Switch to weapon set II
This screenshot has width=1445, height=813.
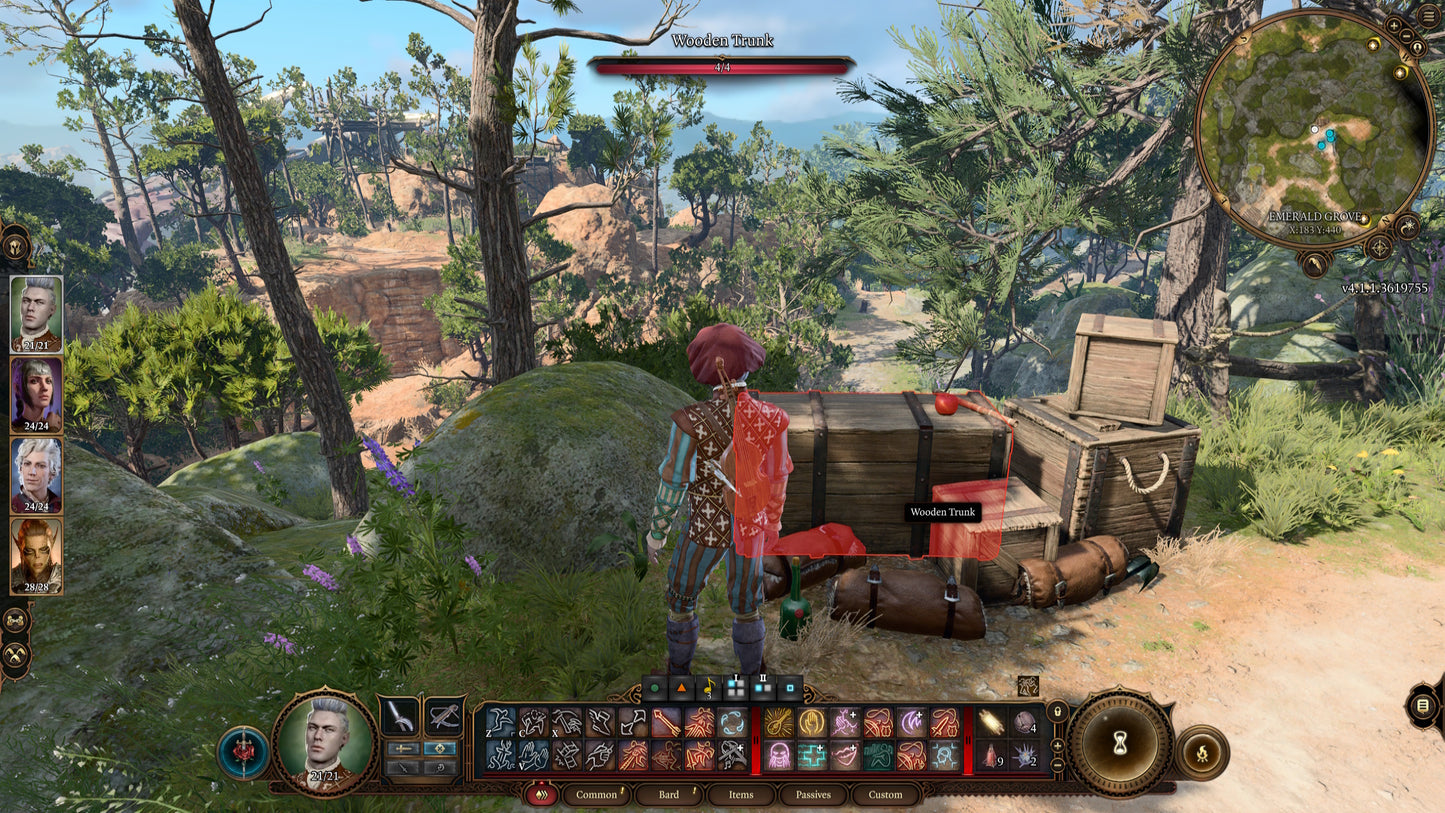(x=762, y=687)
